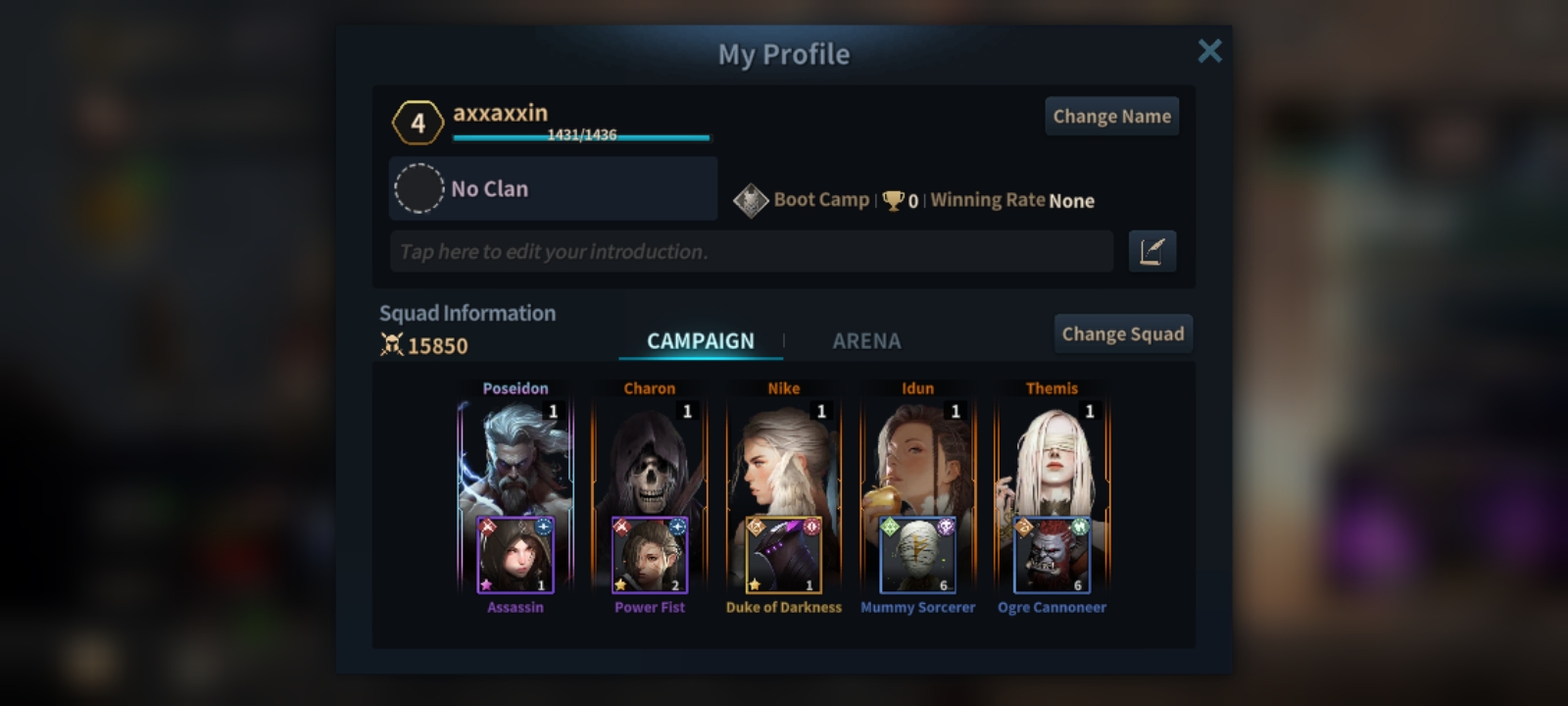Click the Change Name button
This screenshot has width=1568, height=706.
[x=1111, y=117]
